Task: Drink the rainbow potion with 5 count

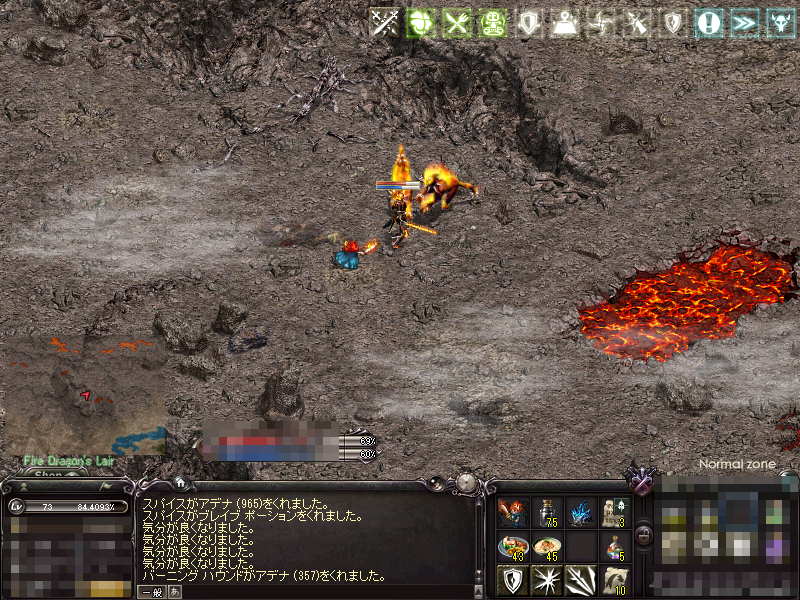Action: coord(615,547)
